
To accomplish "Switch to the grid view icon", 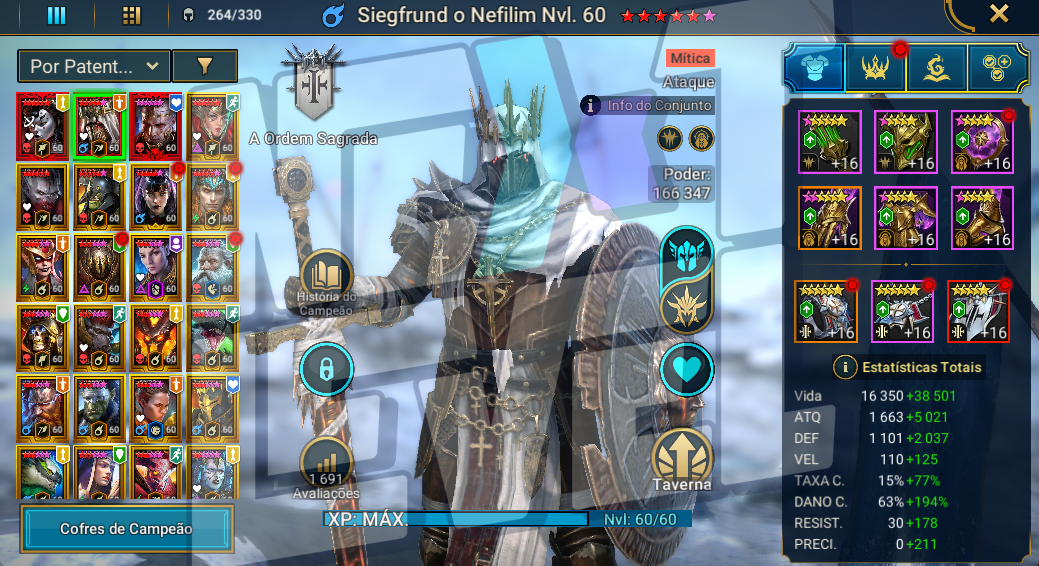I will 131,15.
